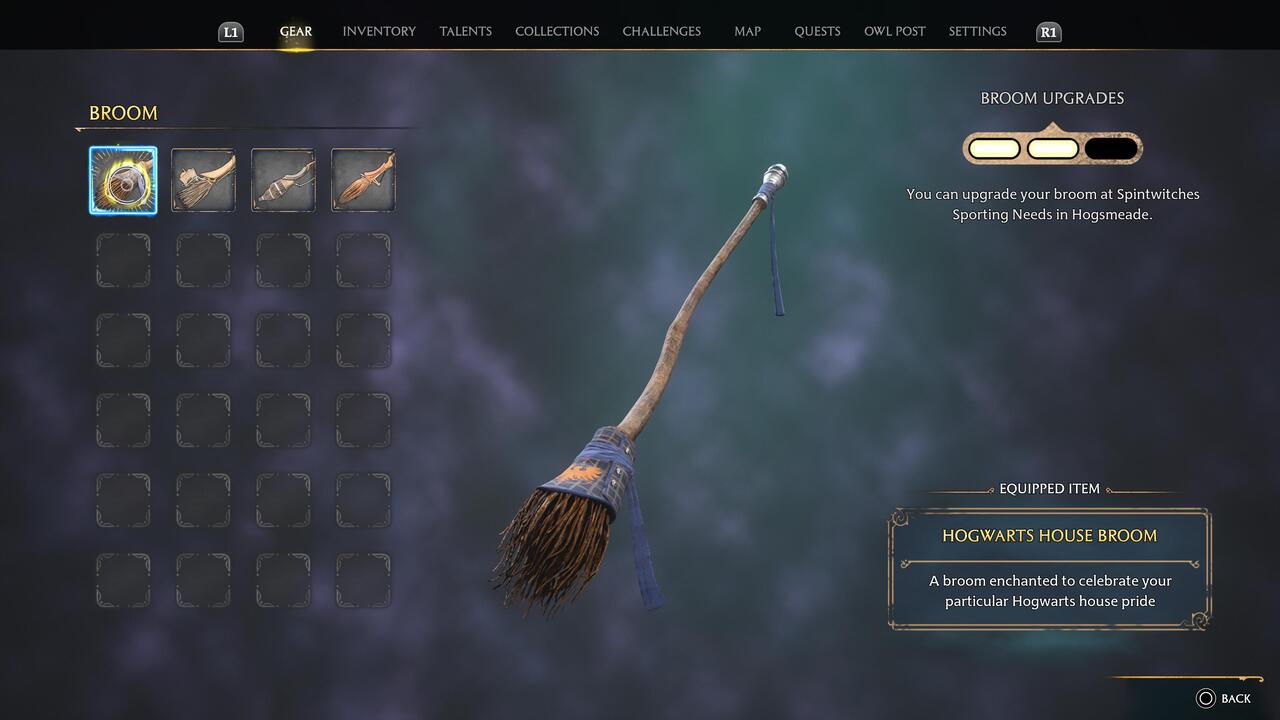
Task: Click the Back circle button prompt
Action: [x=1207, y=698]
